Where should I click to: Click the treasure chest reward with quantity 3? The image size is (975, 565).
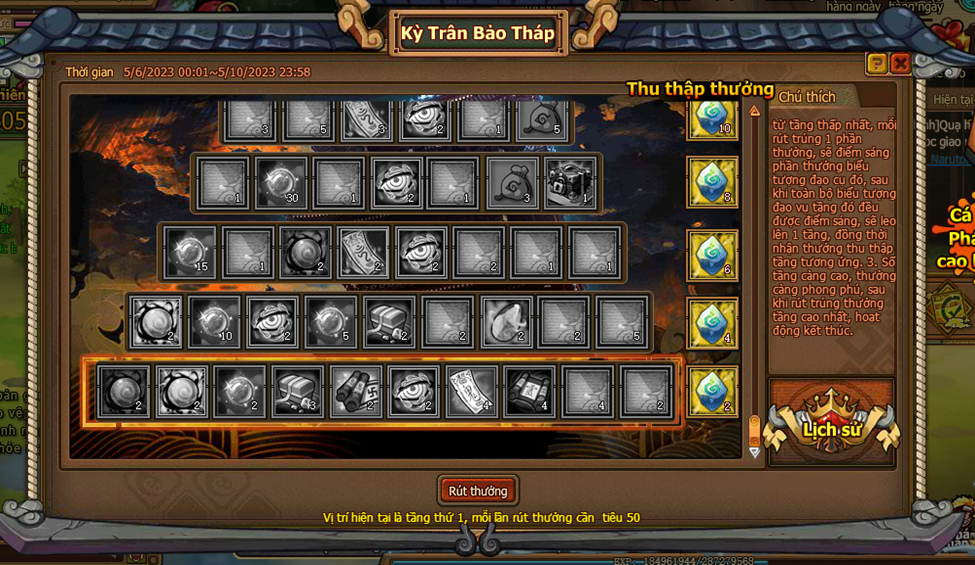pos(297,391)
